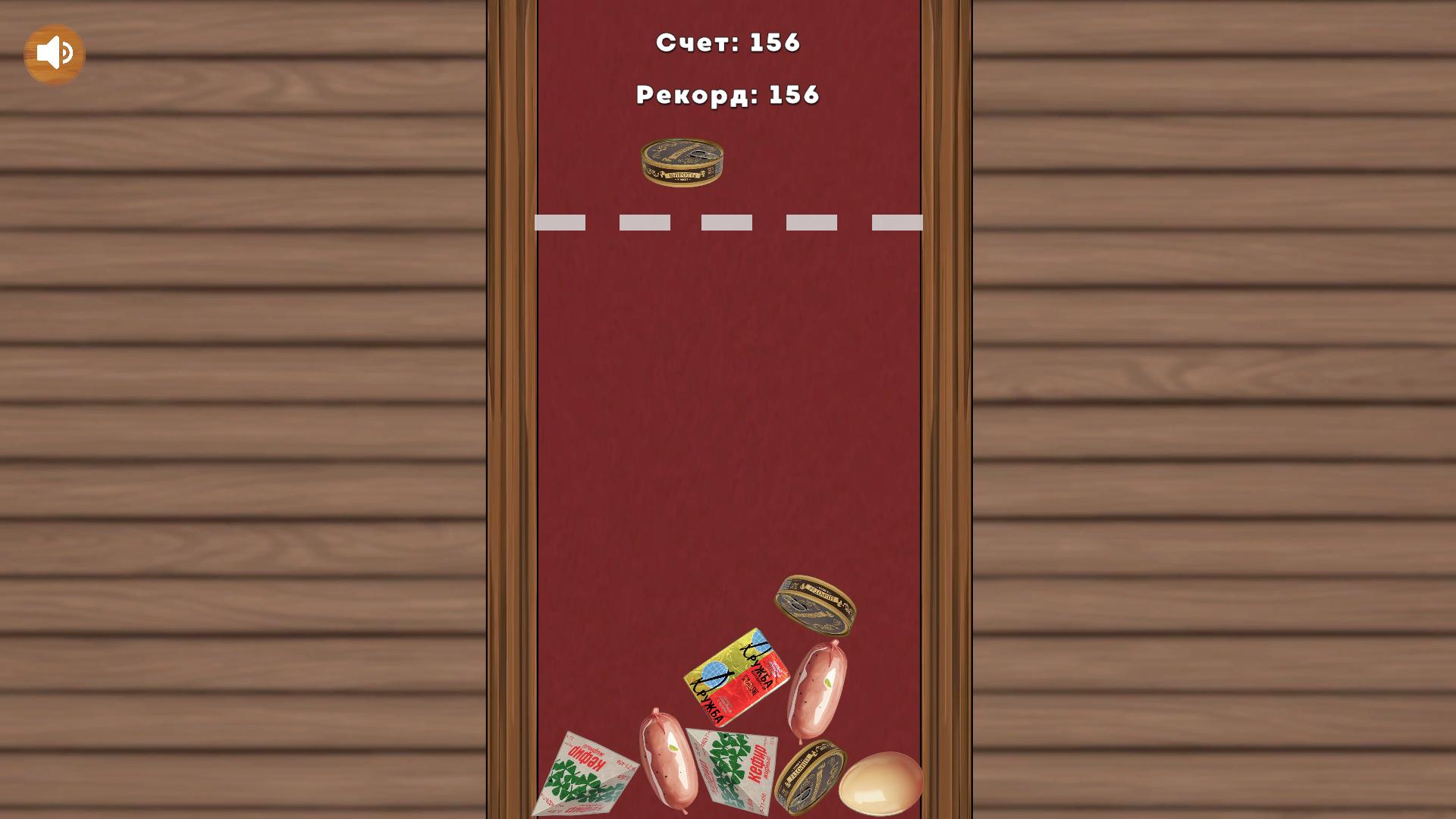The image size is (1456, 819).
Task: Click the Счет: 156 score label
Action: coord(728,42)
